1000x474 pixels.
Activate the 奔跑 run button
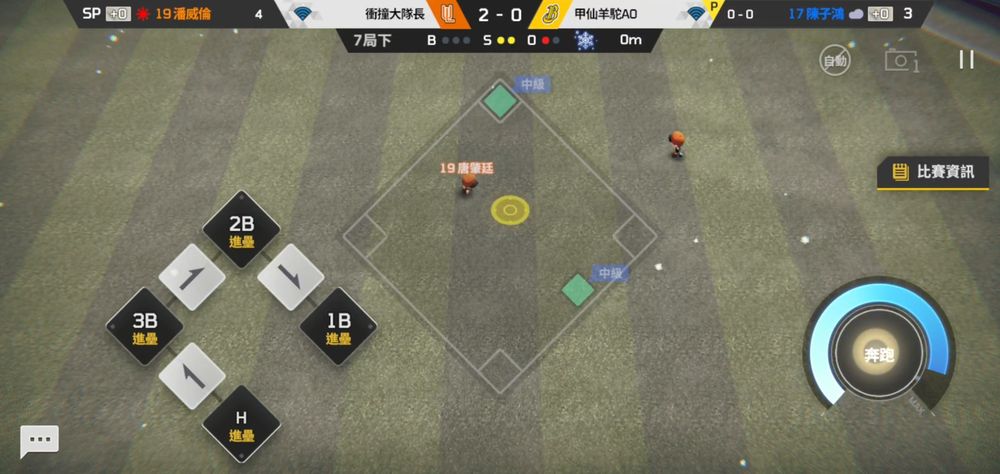pyautogui.click(x=879, y=352)
